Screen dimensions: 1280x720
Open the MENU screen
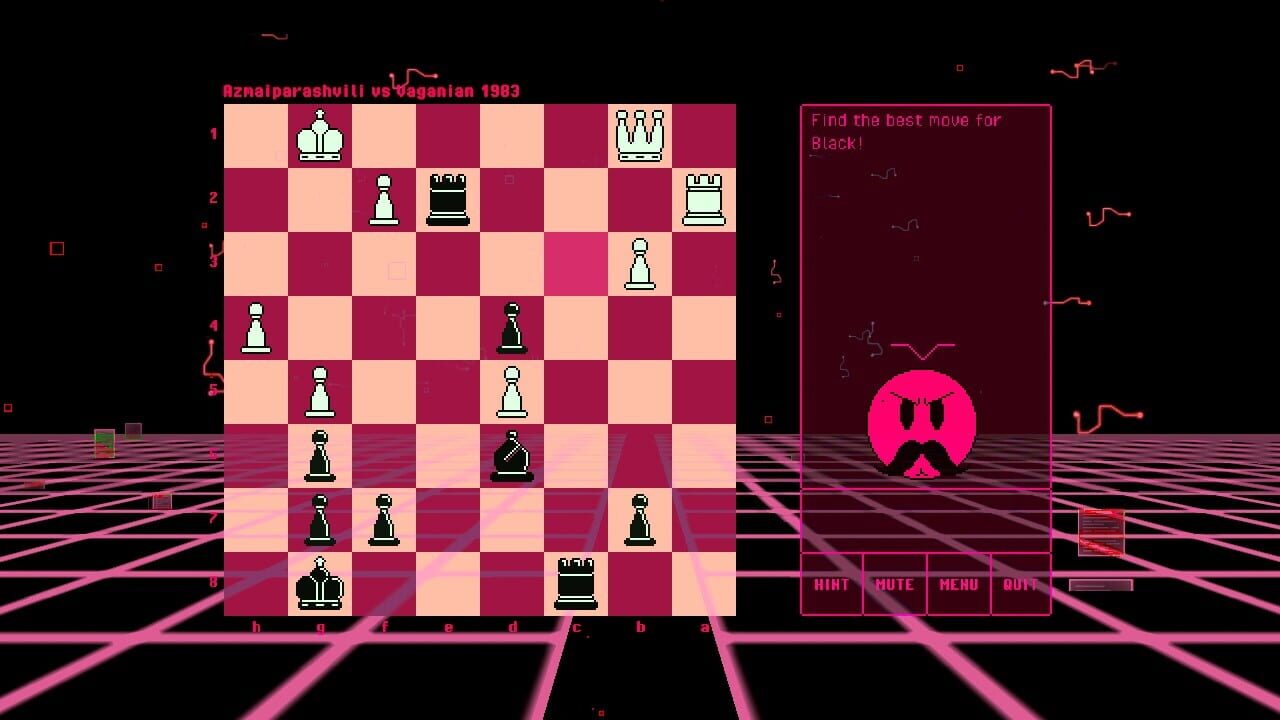[957, 583]
